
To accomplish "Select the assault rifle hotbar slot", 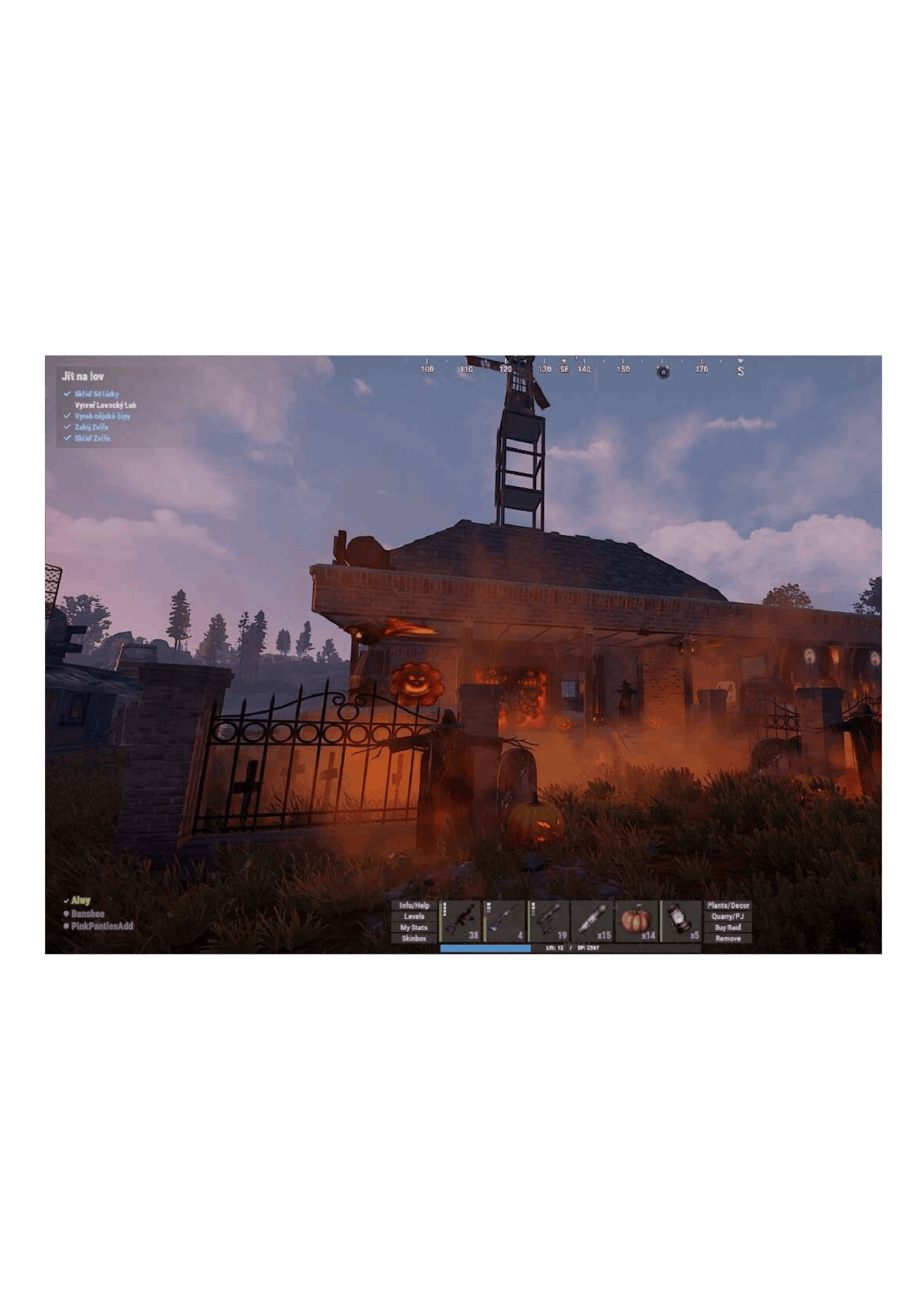I will coord(461,921).
